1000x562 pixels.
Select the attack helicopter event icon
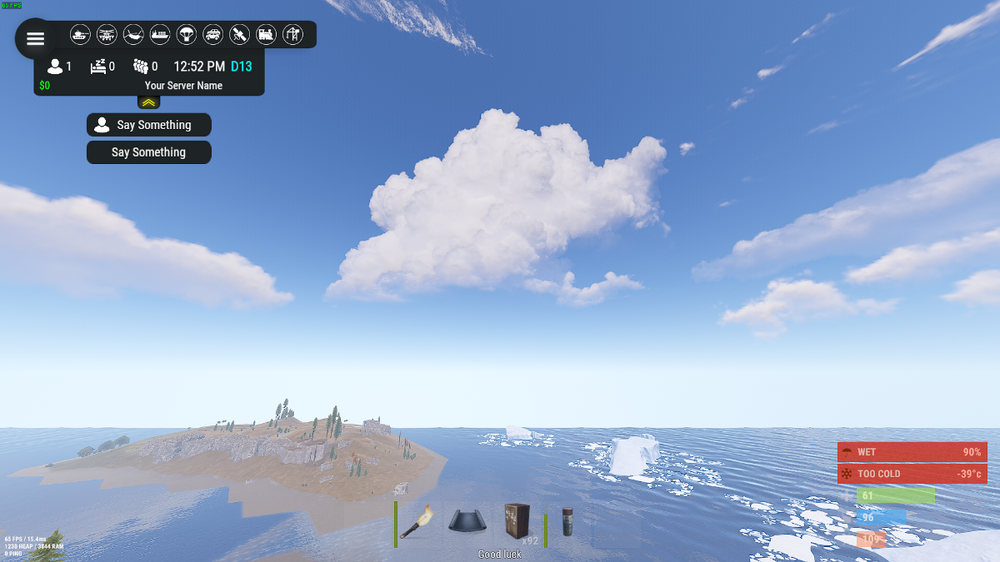pyautogui.click(x=107, y=35)
